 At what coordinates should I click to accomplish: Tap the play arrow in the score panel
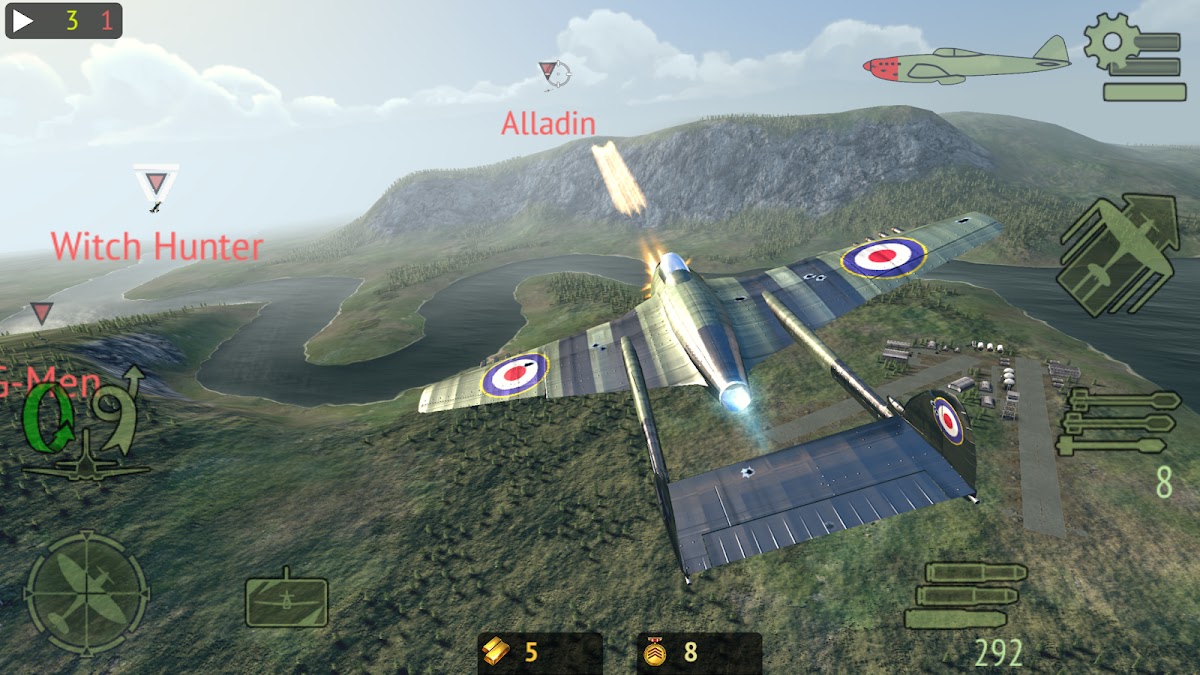[24, 21]
